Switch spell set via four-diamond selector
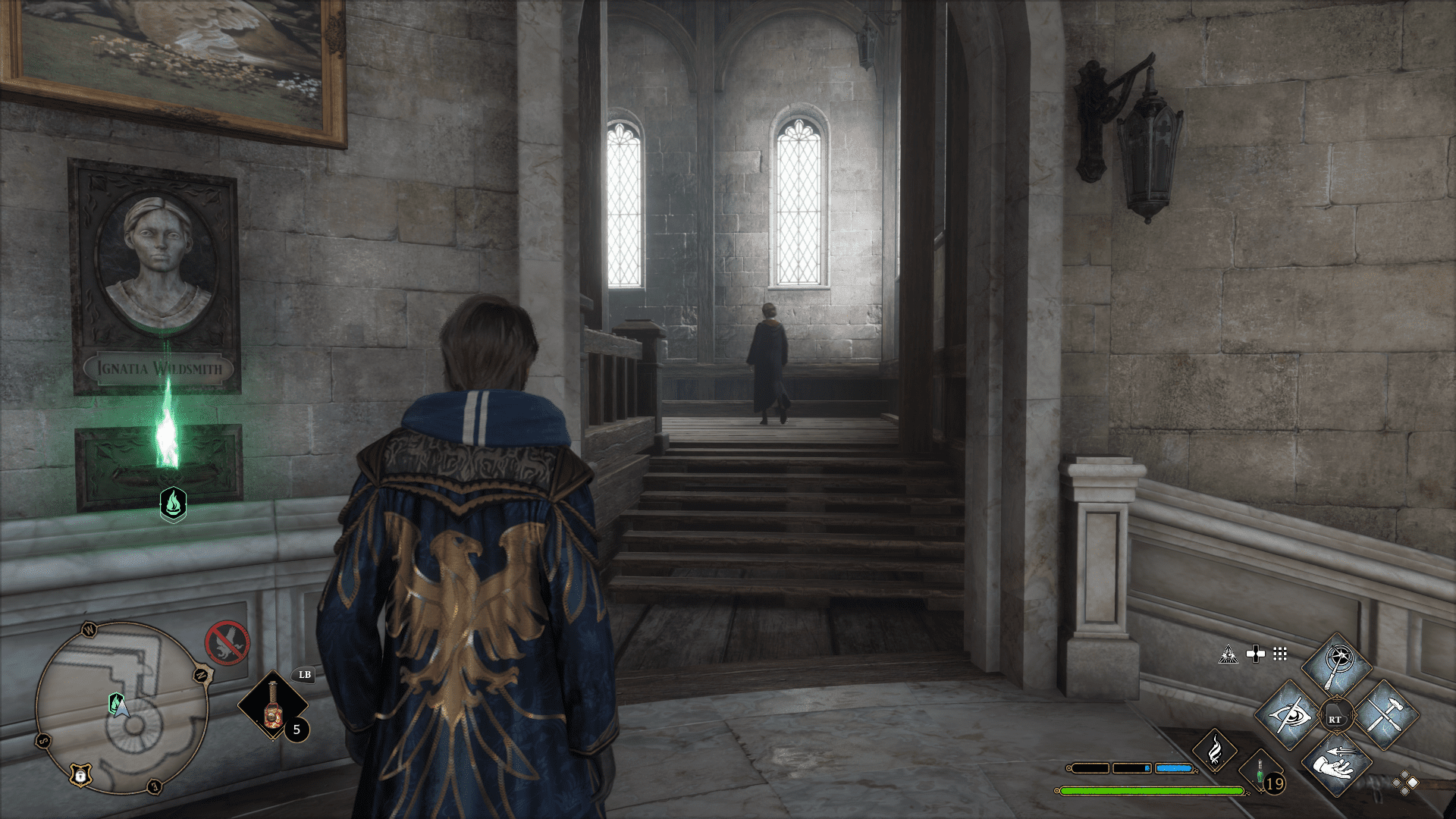The height and width of the screenshot is (819, 1456). coord(1405,783)
